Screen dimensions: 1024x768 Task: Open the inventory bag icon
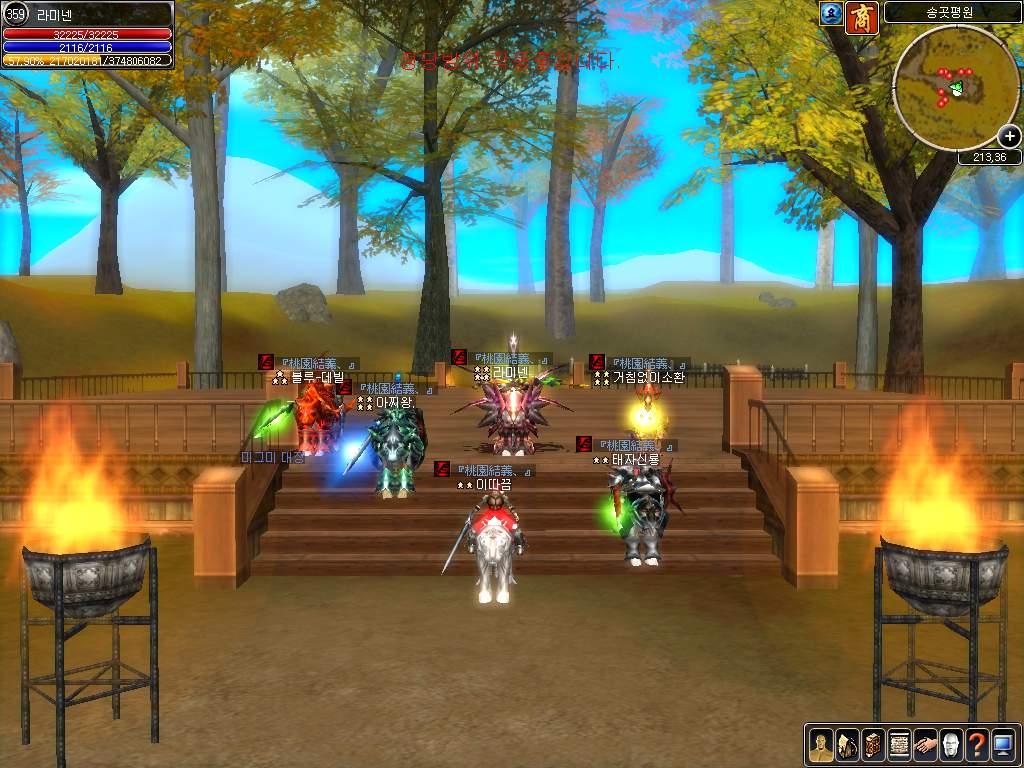pos(847,744)
